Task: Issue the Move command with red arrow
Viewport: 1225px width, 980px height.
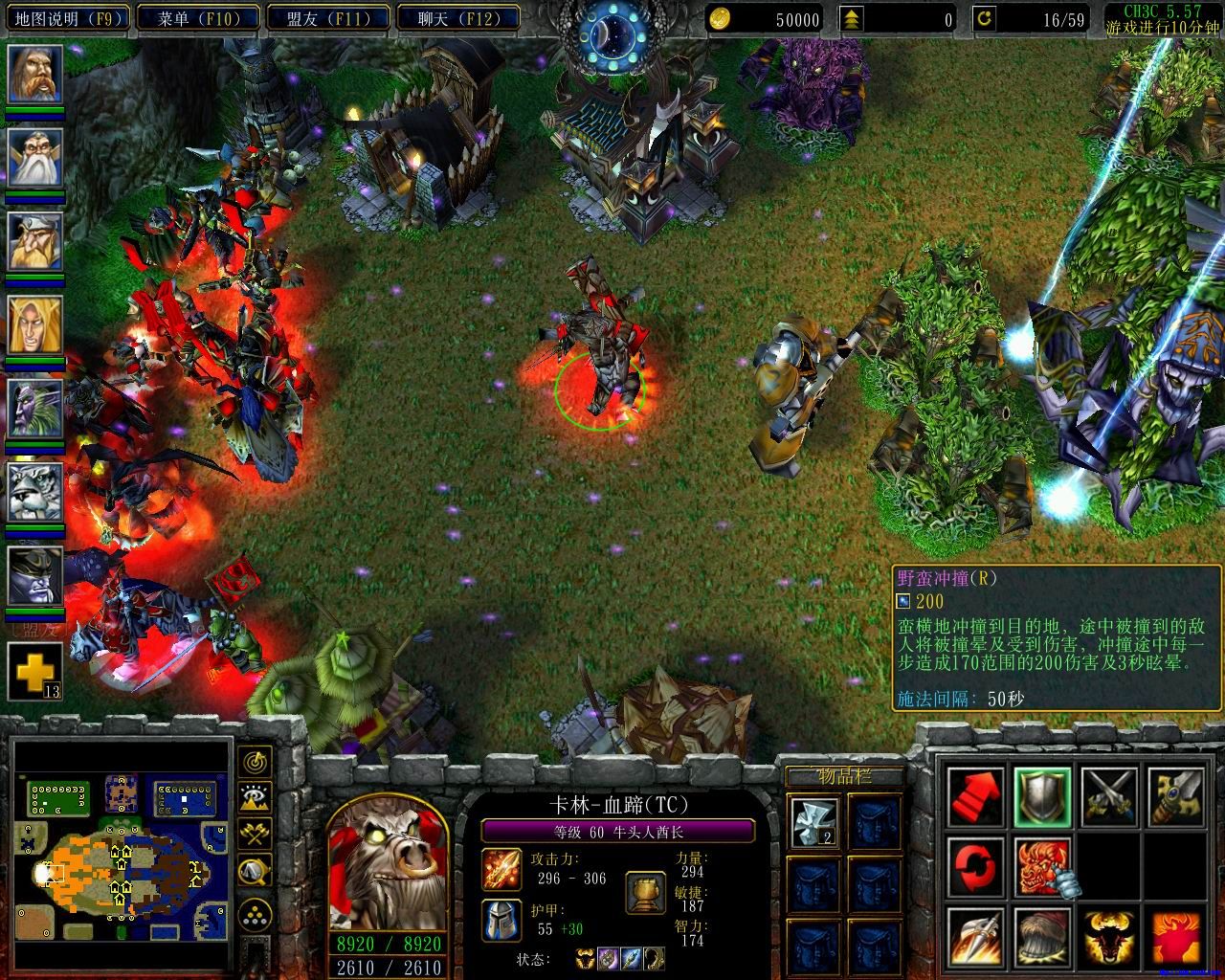Action: (976, 796)
